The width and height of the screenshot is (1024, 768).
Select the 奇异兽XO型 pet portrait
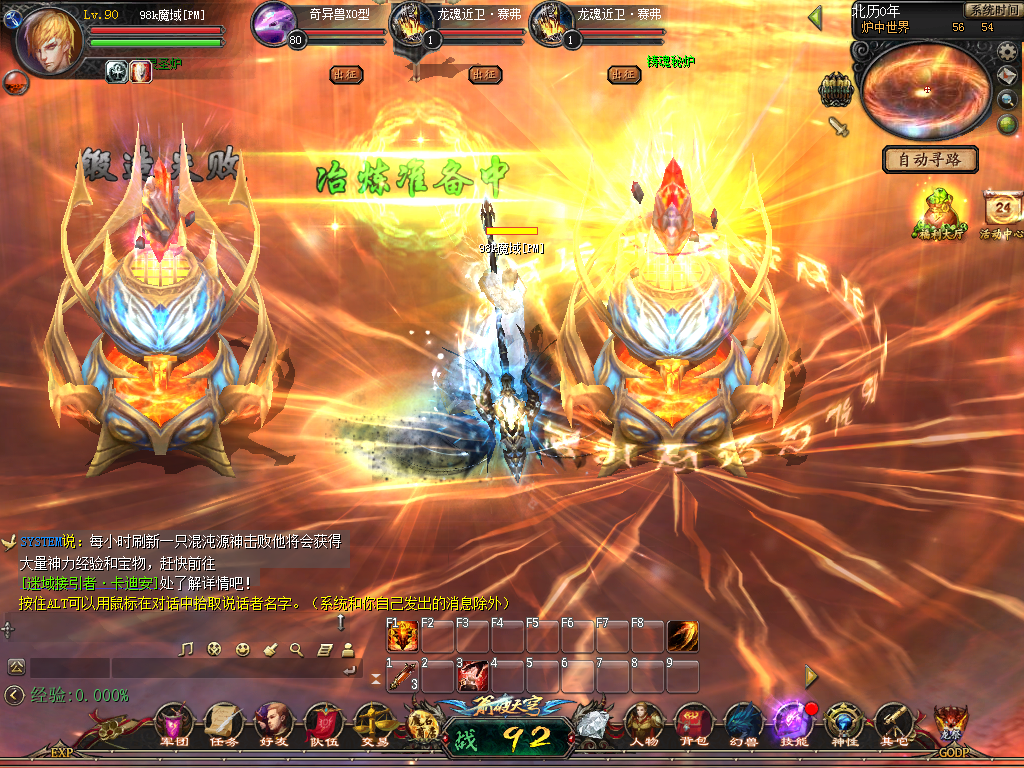pyautogui.click(x=274, y=23)
